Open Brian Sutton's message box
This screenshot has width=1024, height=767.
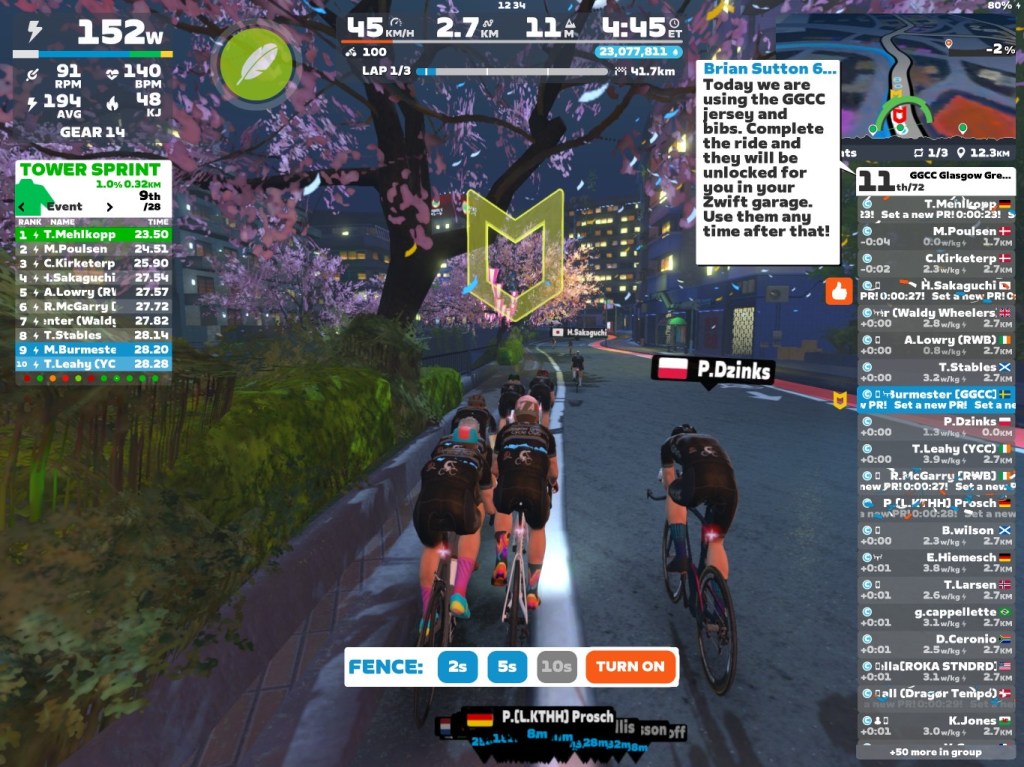pos(768,160)
